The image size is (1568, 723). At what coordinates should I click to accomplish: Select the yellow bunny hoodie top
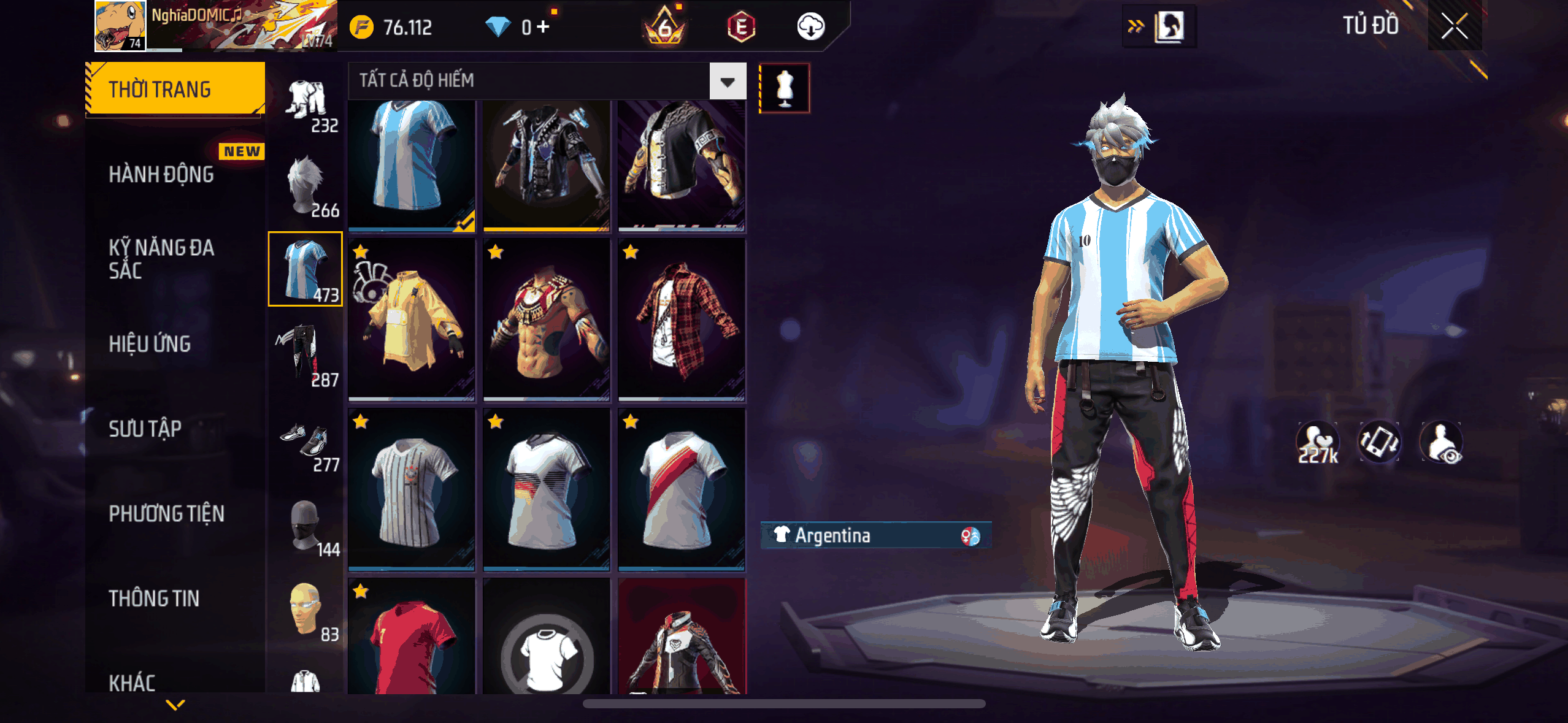pyautogui.click(x=412, y=319)
